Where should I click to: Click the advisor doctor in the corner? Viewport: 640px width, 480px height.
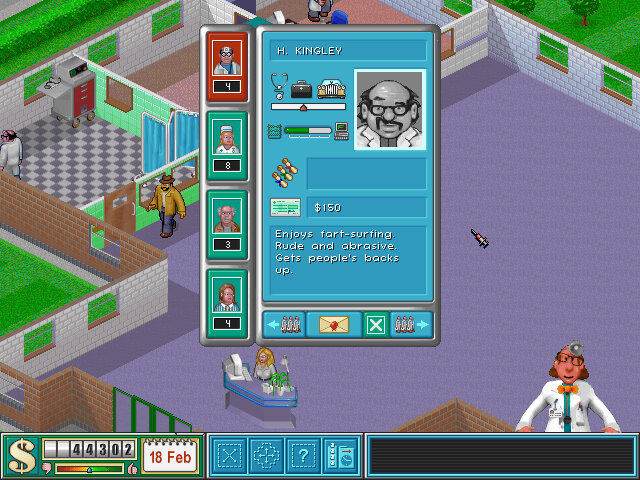pos(570,395)
